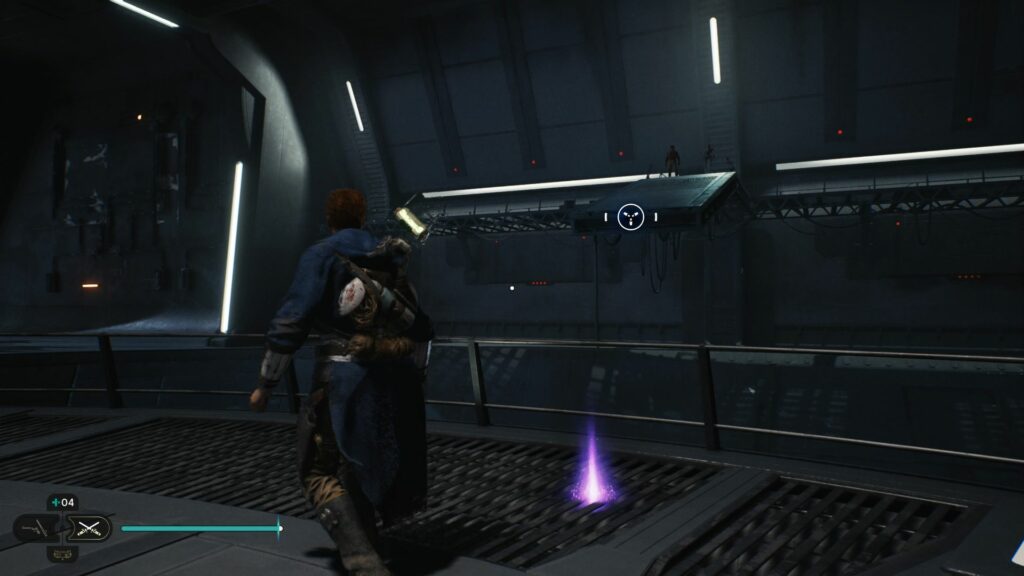Viewport: 1024px width, 576px height.
Task: Click the BD-1 droid icon below the stances
Action: (62, 553)
